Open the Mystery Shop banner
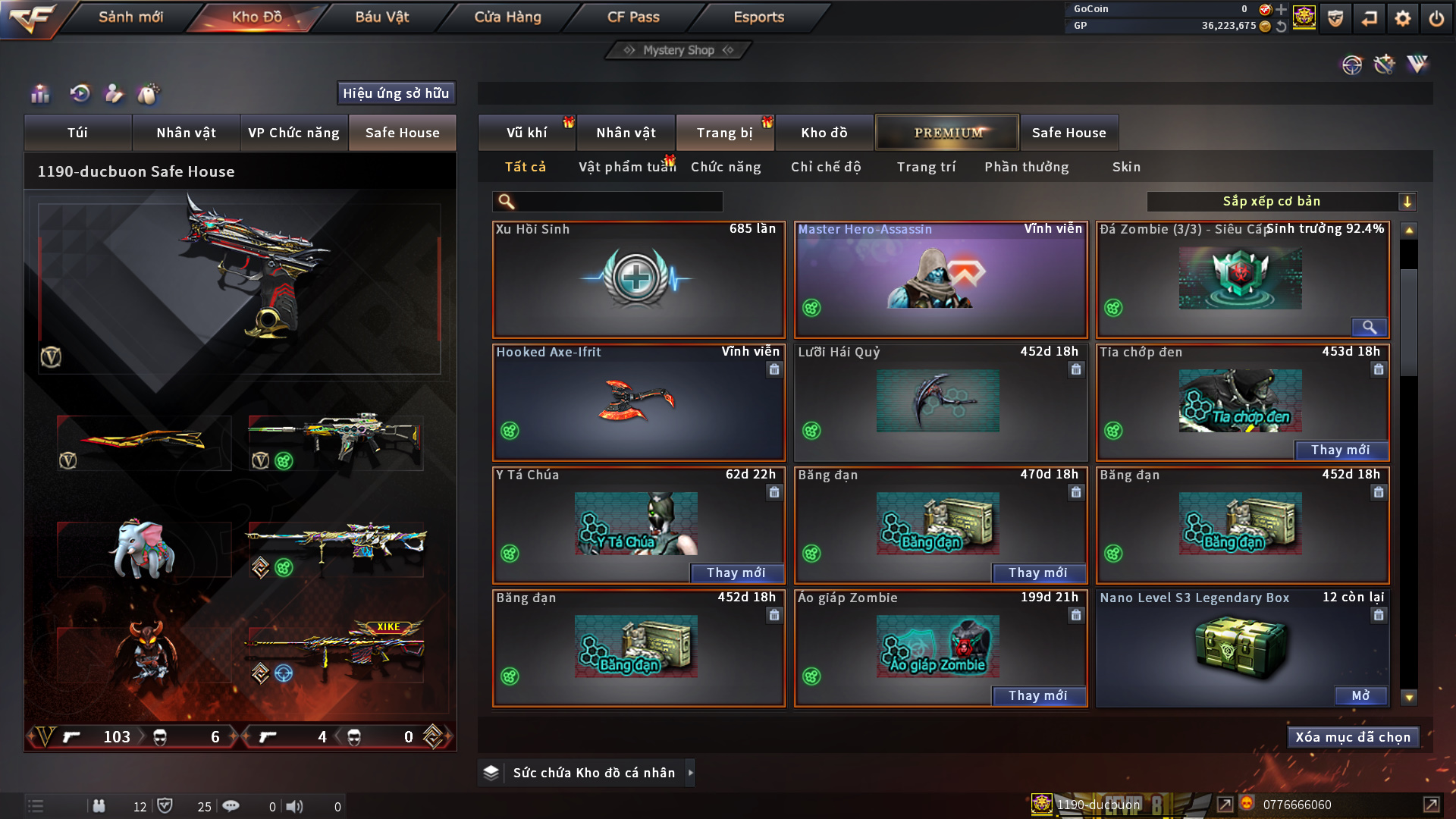The height and width of the screenshot is (819, 1456). tap(679, 50)
